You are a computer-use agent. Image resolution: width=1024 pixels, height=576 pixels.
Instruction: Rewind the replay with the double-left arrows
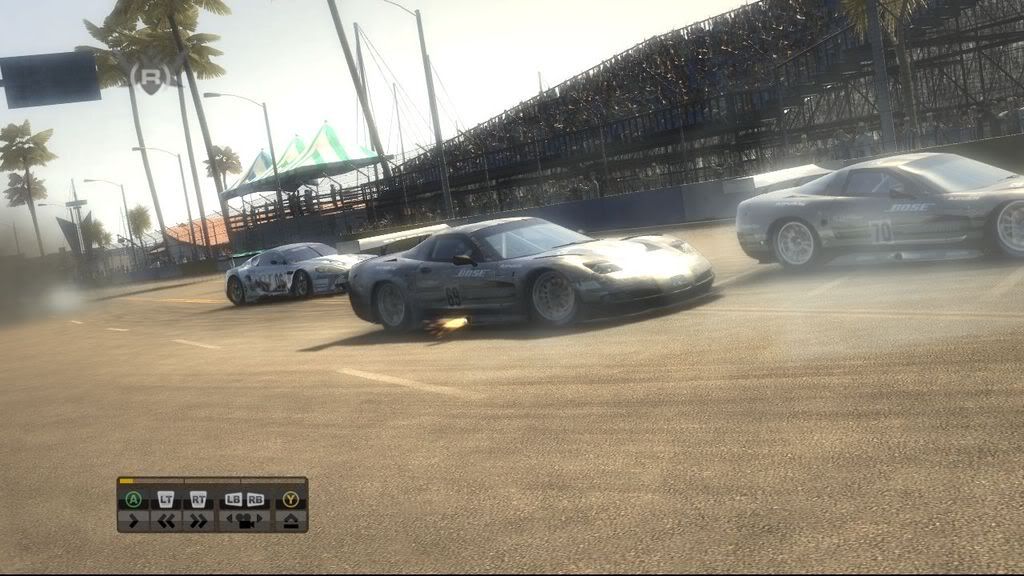(167, 520)
